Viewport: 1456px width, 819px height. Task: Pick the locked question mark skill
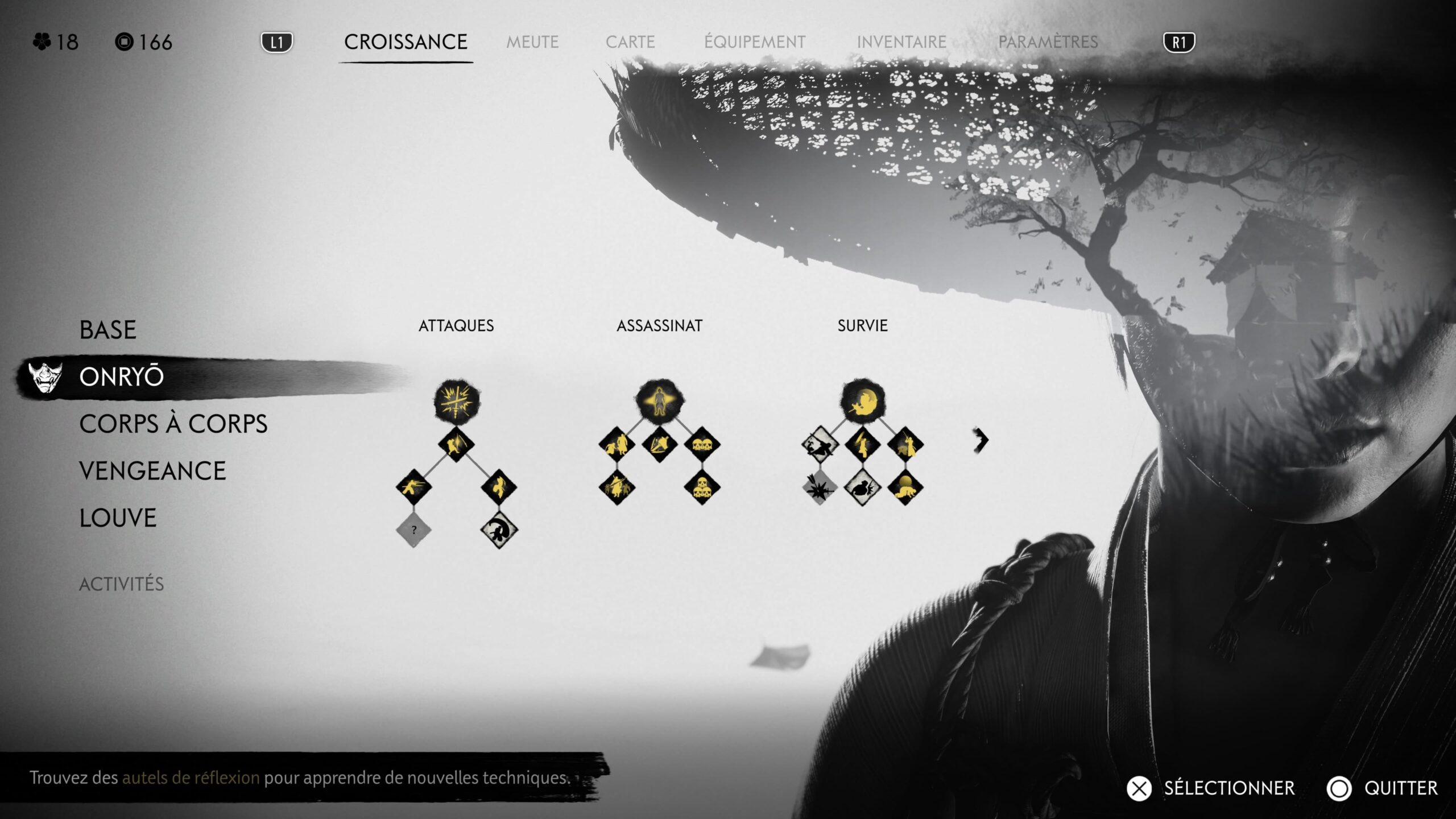413,530
